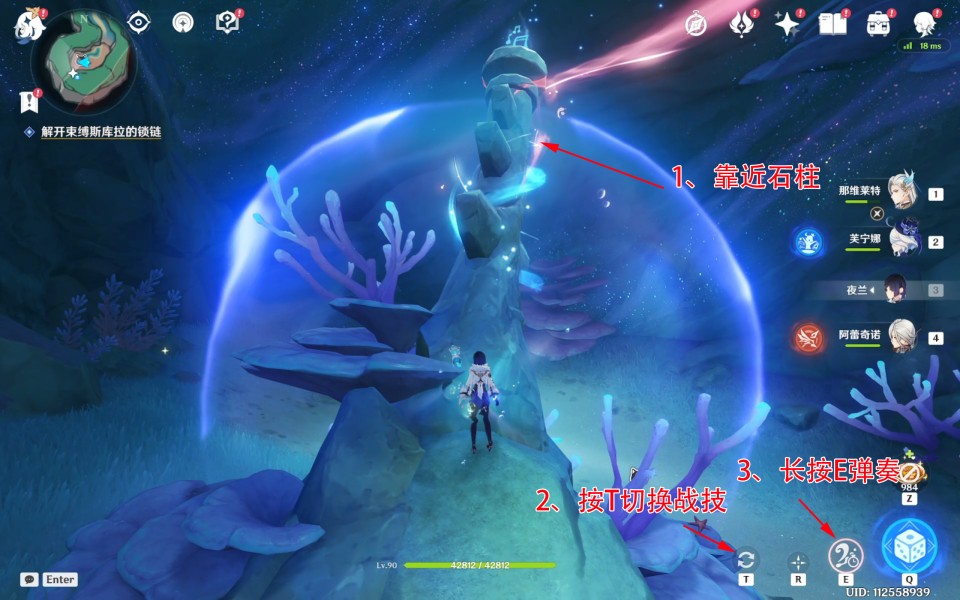Image resolution: width=960 pixels, height=600 pixels.
Task: Open the book icon with question mark
Action: click(x=227, y=22)
